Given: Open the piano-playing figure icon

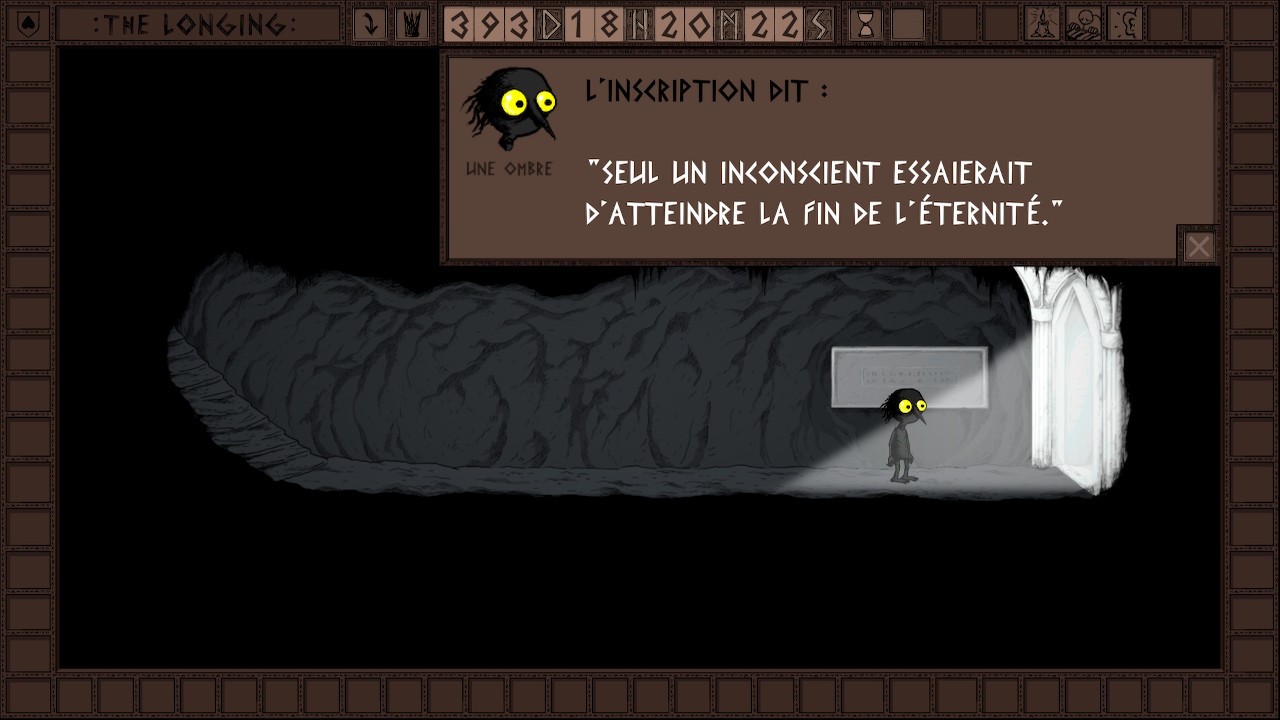Looking at the screenshot, I should pos(1084,24).
